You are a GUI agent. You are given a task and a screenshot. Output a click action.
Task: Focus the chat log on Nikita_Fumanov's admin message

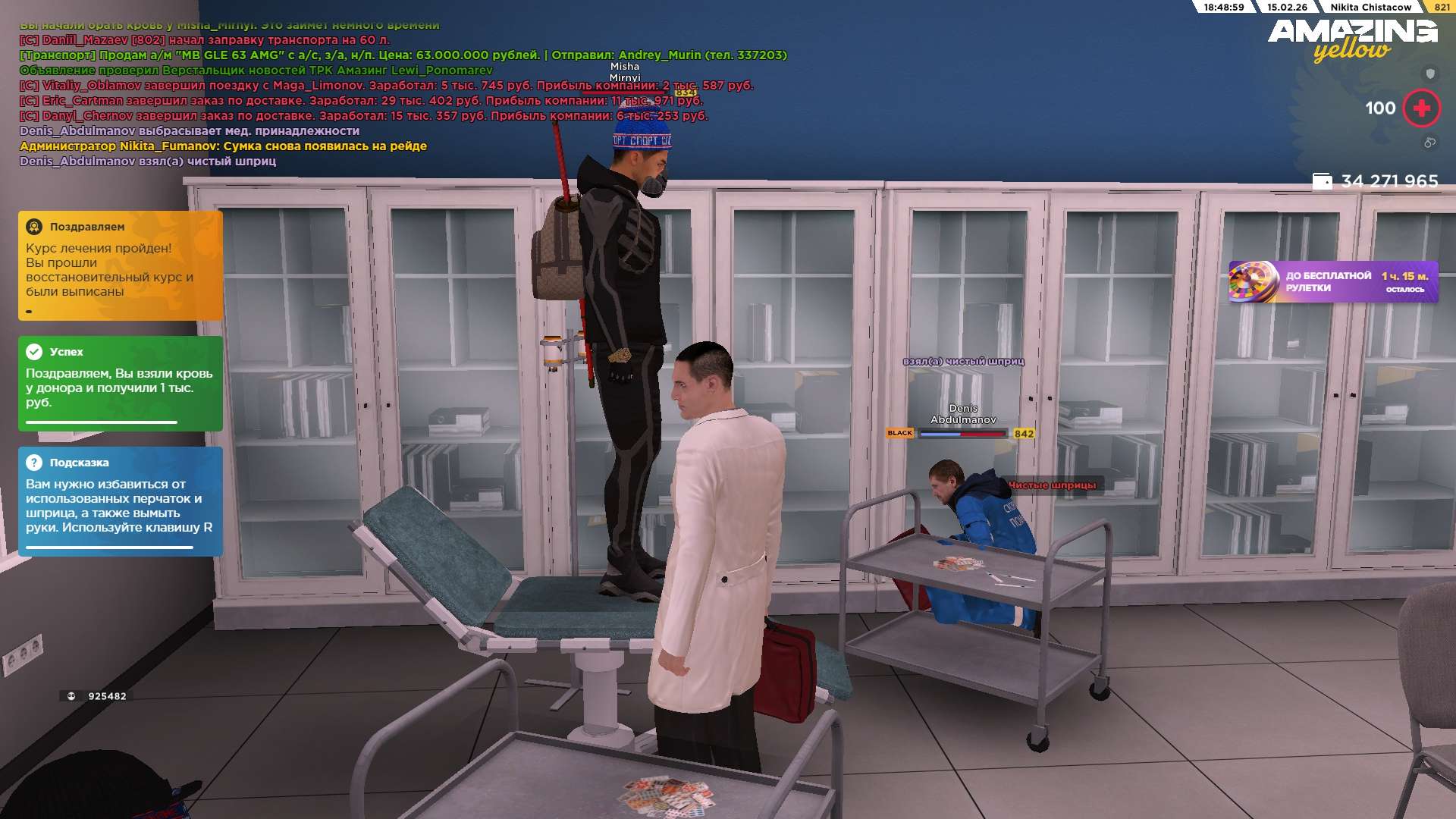coord(223,146)
